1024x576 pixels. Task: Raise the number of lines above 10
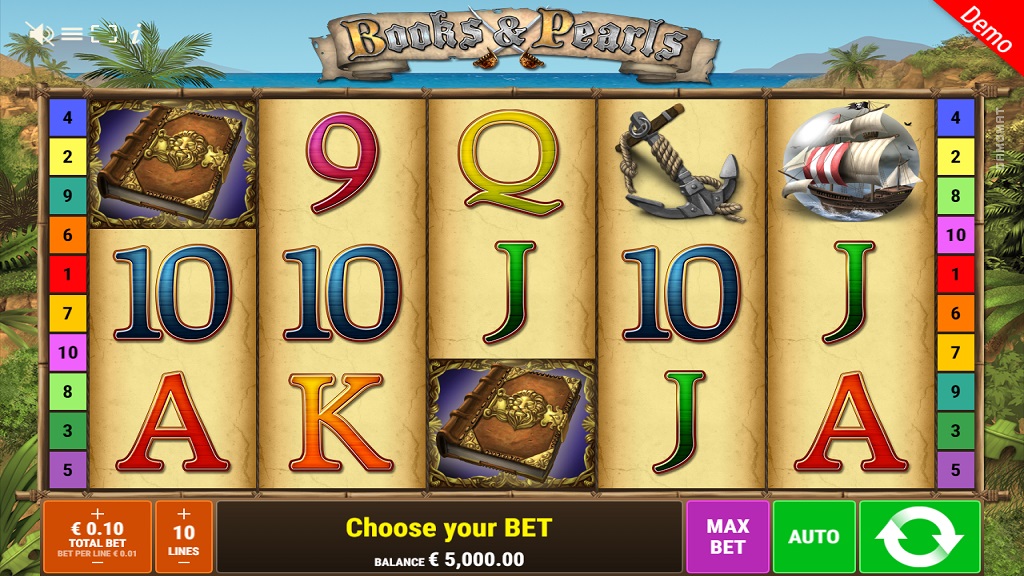pyautogui.click(x=183, y=514)
